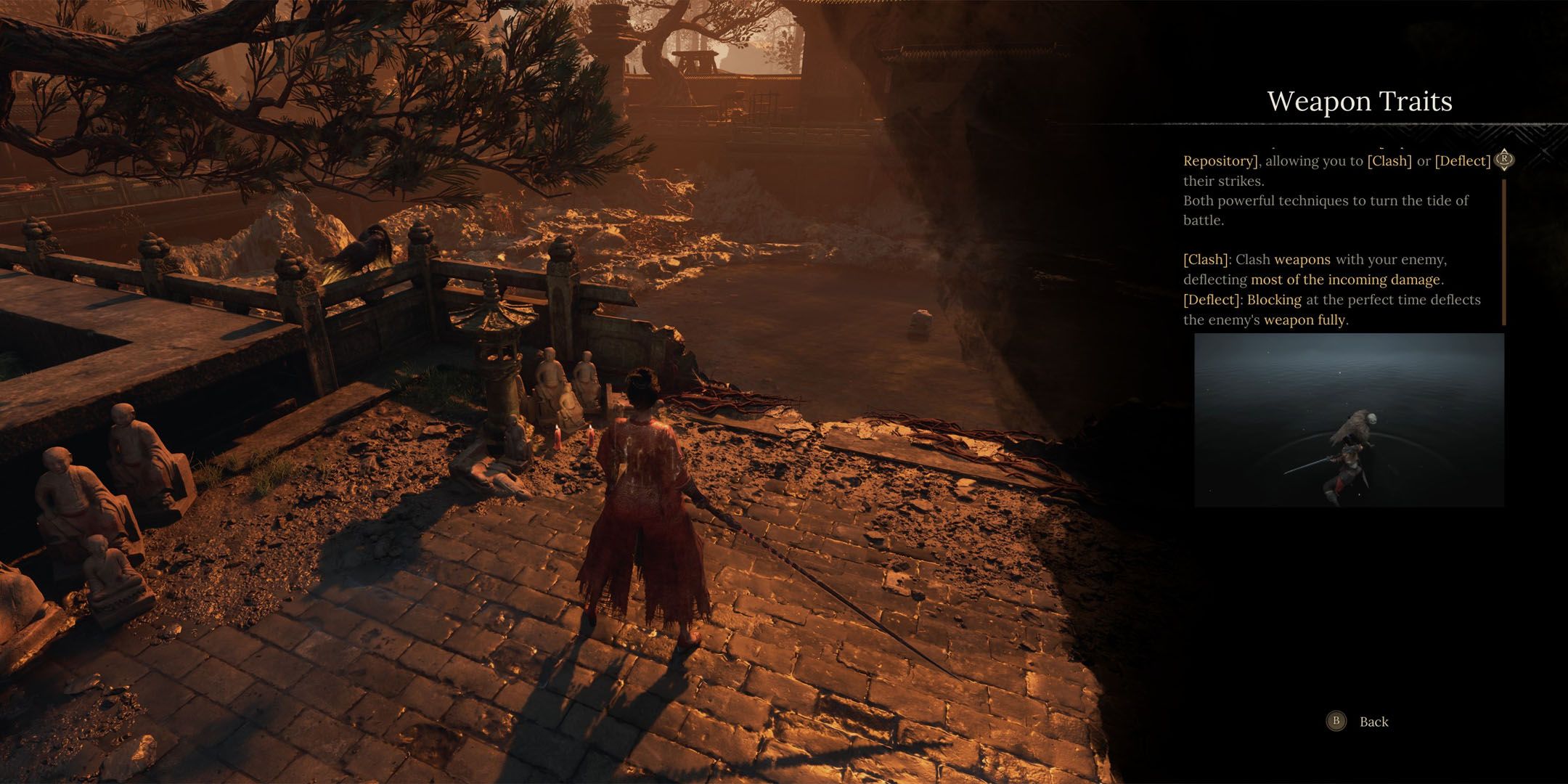Select the Clash and Deflect tutorial preview image

pos(1349,420)
